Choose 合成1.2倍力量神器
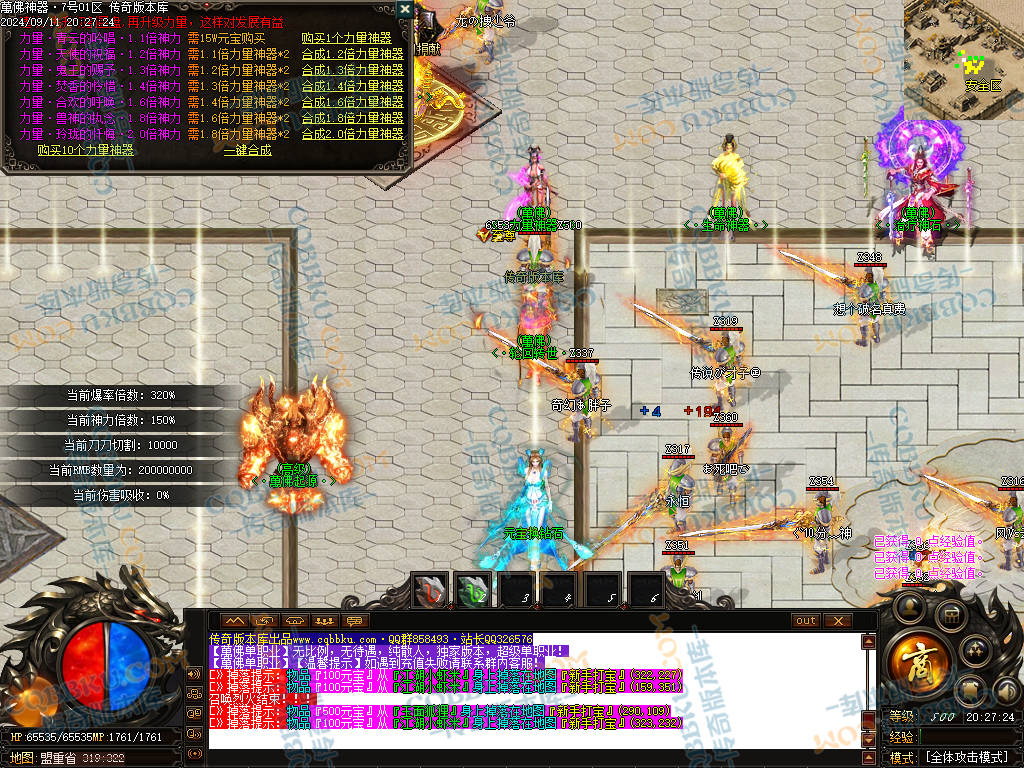Image resolution: width=1024 pixels, height=768 pixels. pos(352,54)
